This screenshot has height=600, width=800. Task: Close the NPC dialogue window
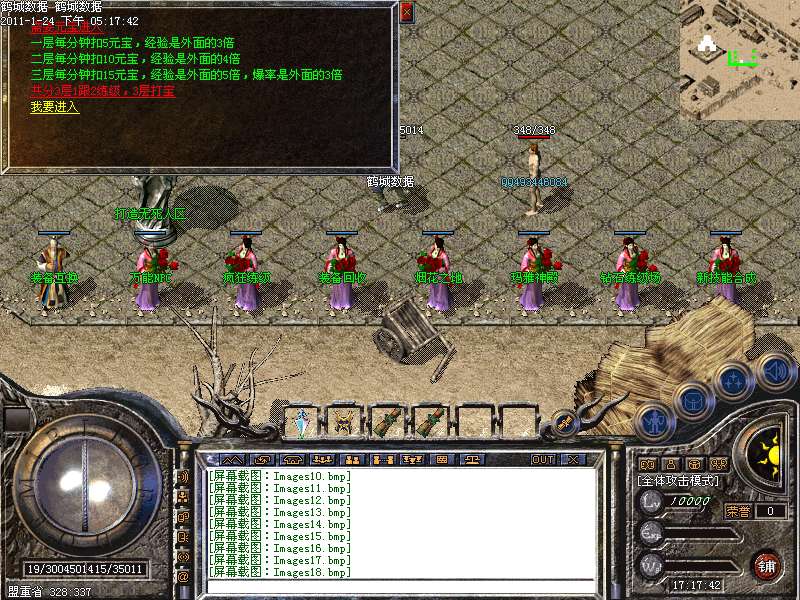point(406,12)
